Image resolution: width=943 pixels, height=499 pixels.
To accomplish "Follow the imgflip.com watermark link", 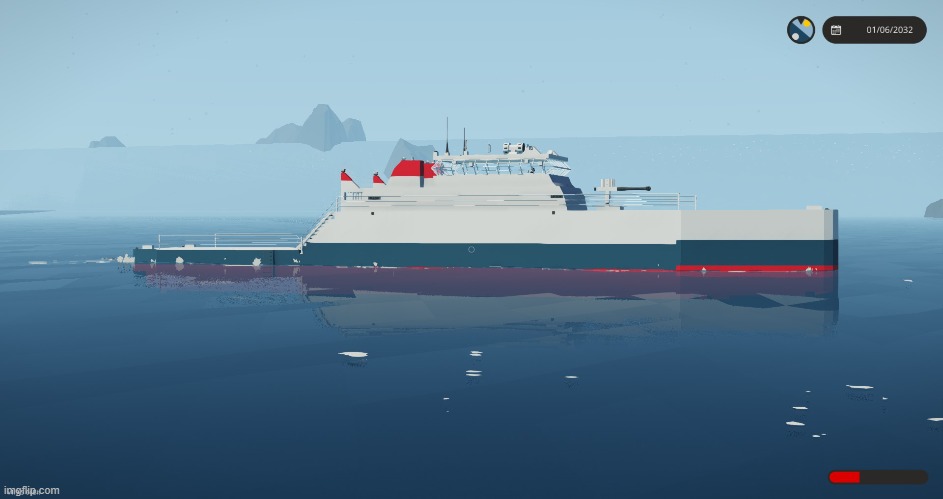I will point(32,490).
